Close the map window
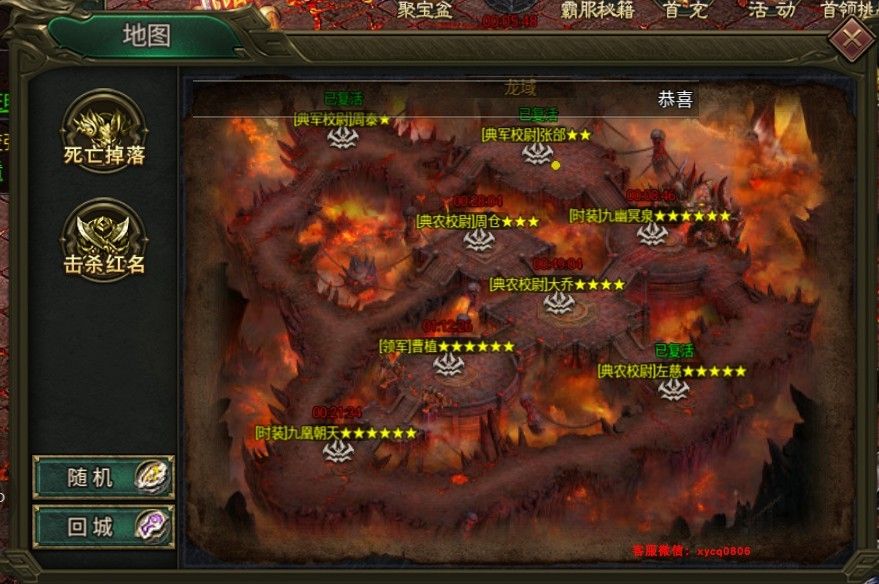Screen dimensions: 879x584 point(851,41)
